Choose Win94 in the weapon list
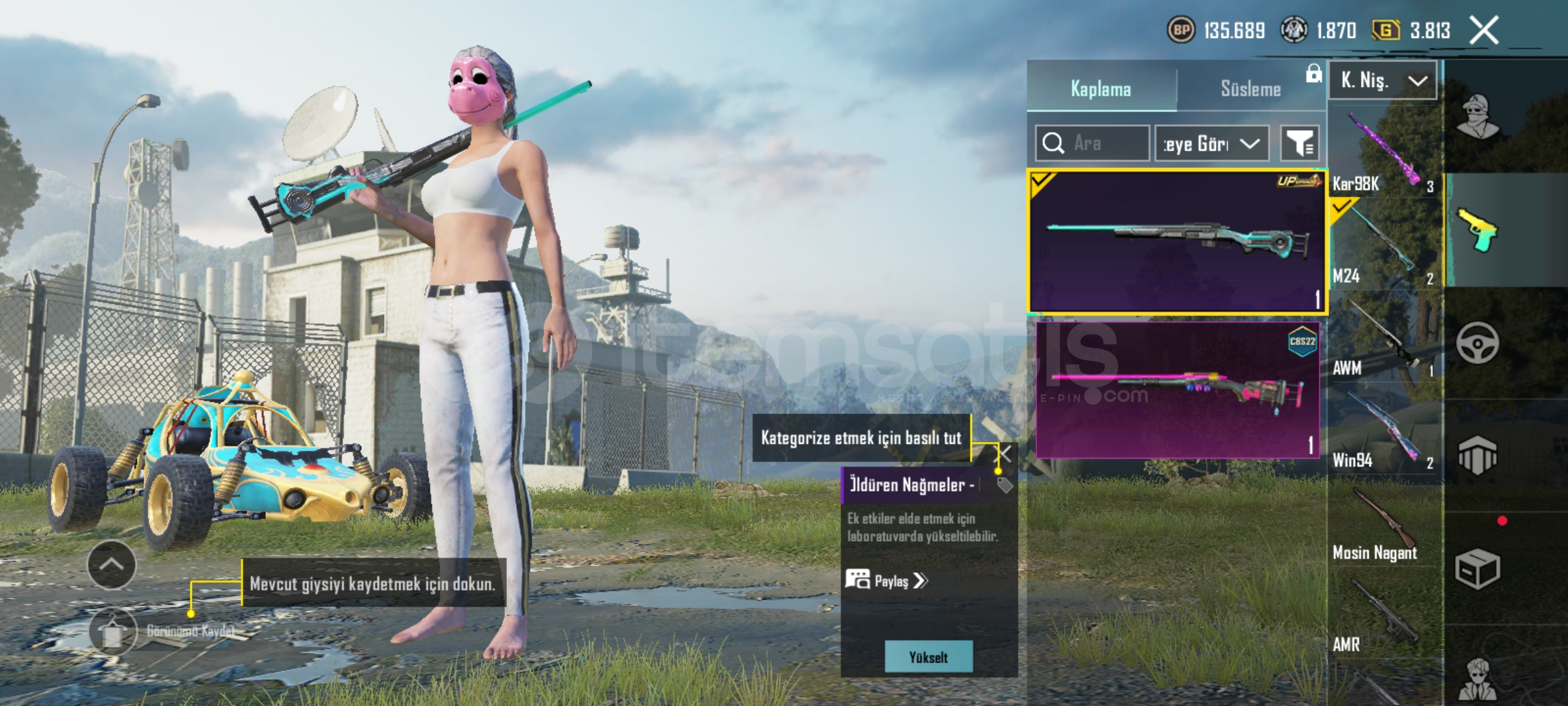Screen dimensions: 1568x706 point(1384,431)
